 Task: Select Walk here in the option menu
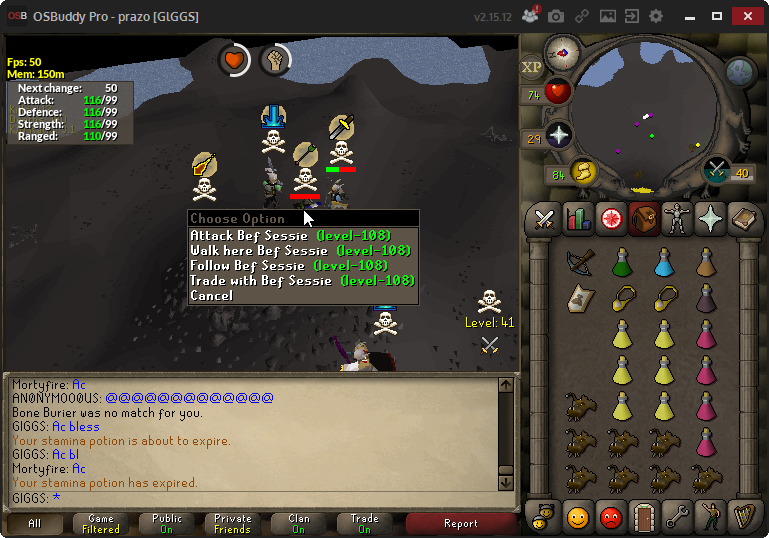(x=301, y=250)
